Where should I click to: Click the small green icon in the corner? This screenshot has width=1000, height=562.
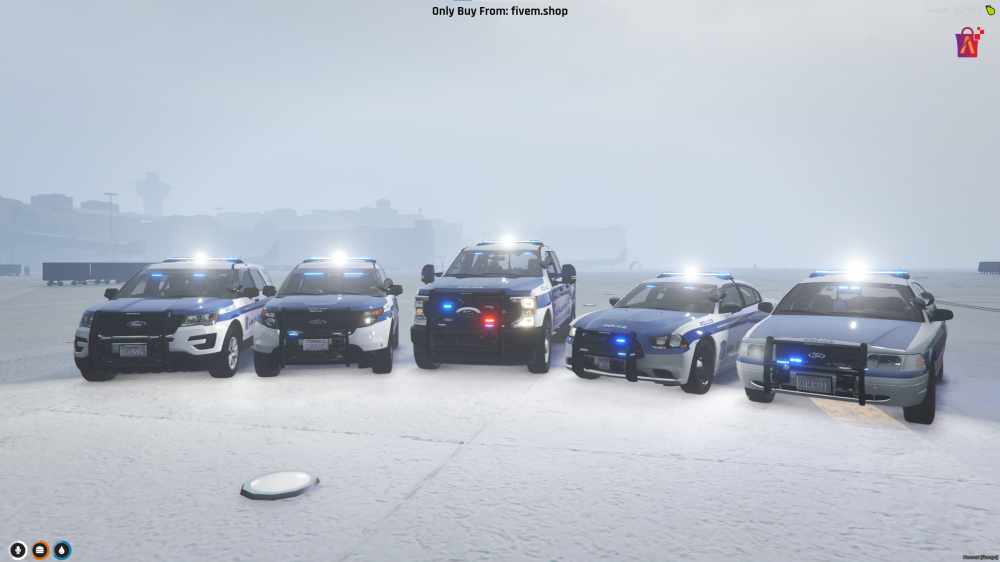990,10
